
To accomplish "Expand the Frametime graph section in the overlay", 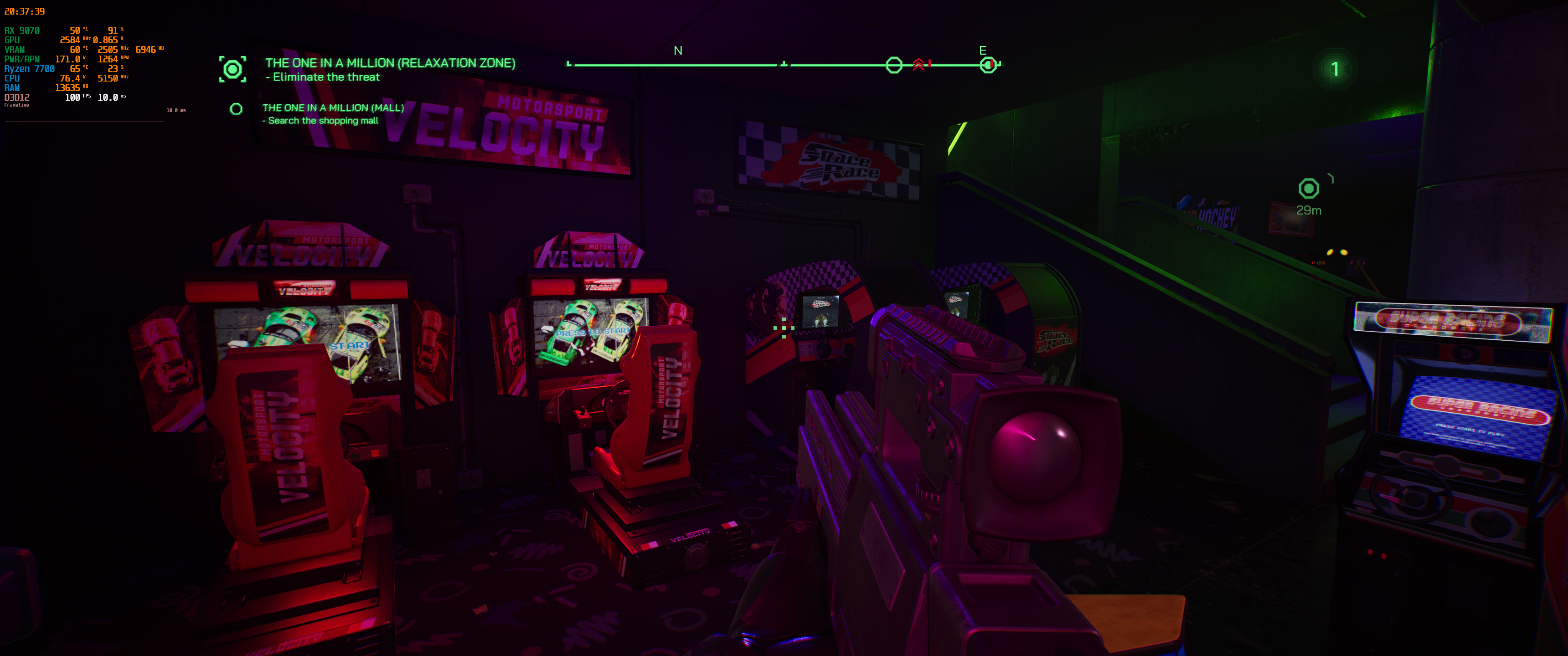I will click(18, 105).
